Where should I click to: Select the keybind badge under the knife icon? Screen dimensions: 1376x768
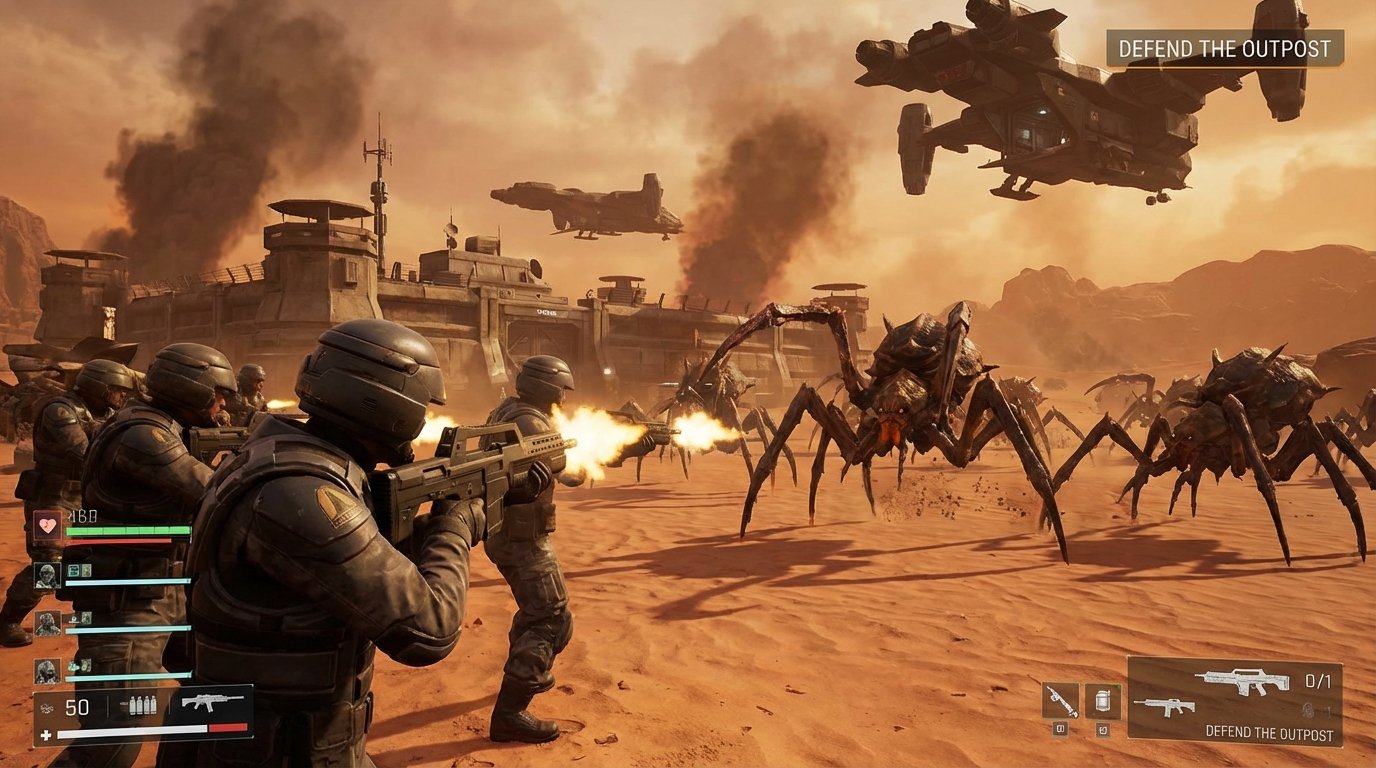pos(1060,729)
